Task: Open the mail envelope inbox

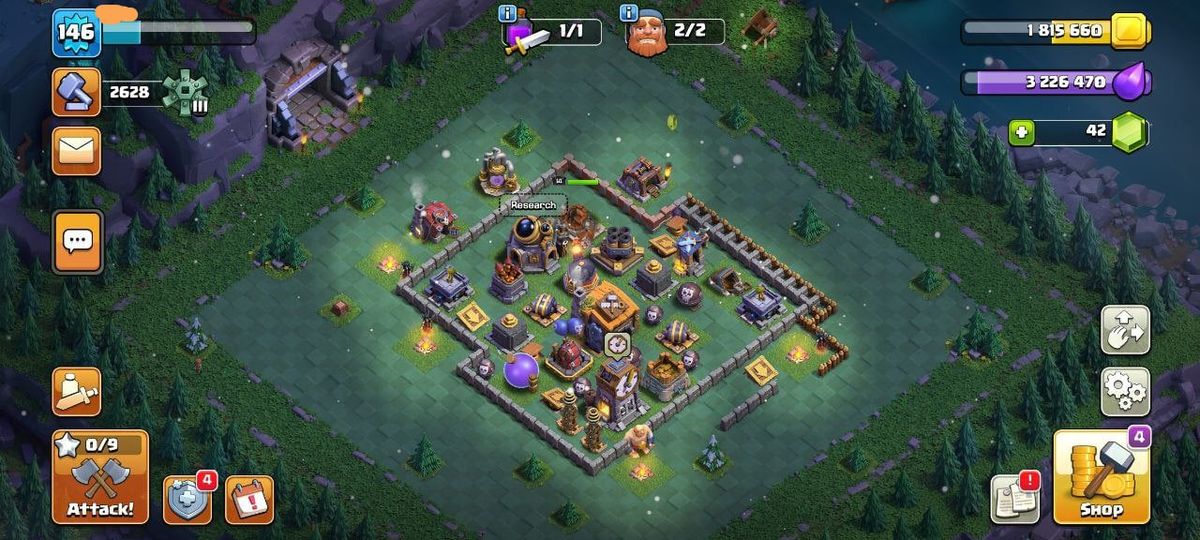Action: 77,151
